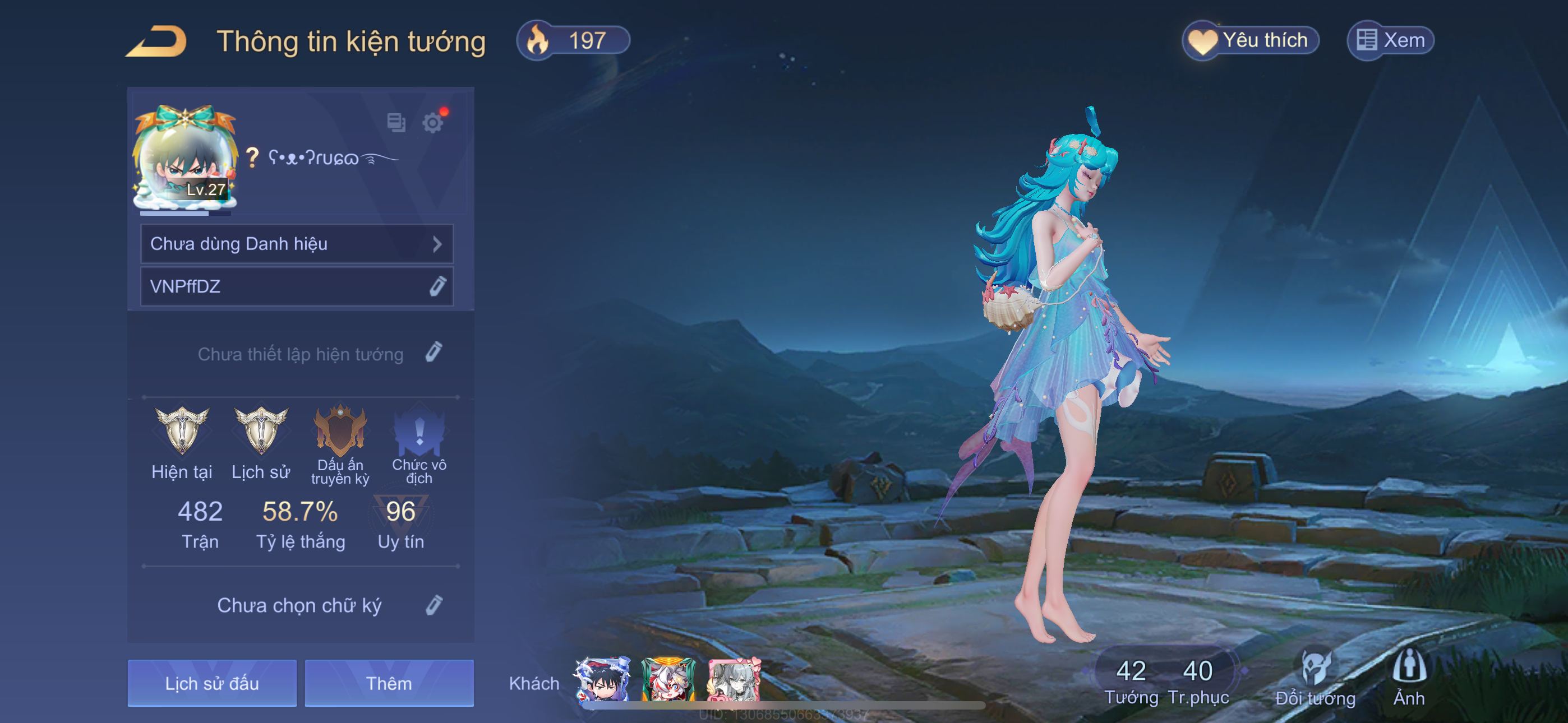Screen dimensions: 1568x723
Task: Edit the Chưa thiết lập hiện tượng entry
Action: (433, 353)
